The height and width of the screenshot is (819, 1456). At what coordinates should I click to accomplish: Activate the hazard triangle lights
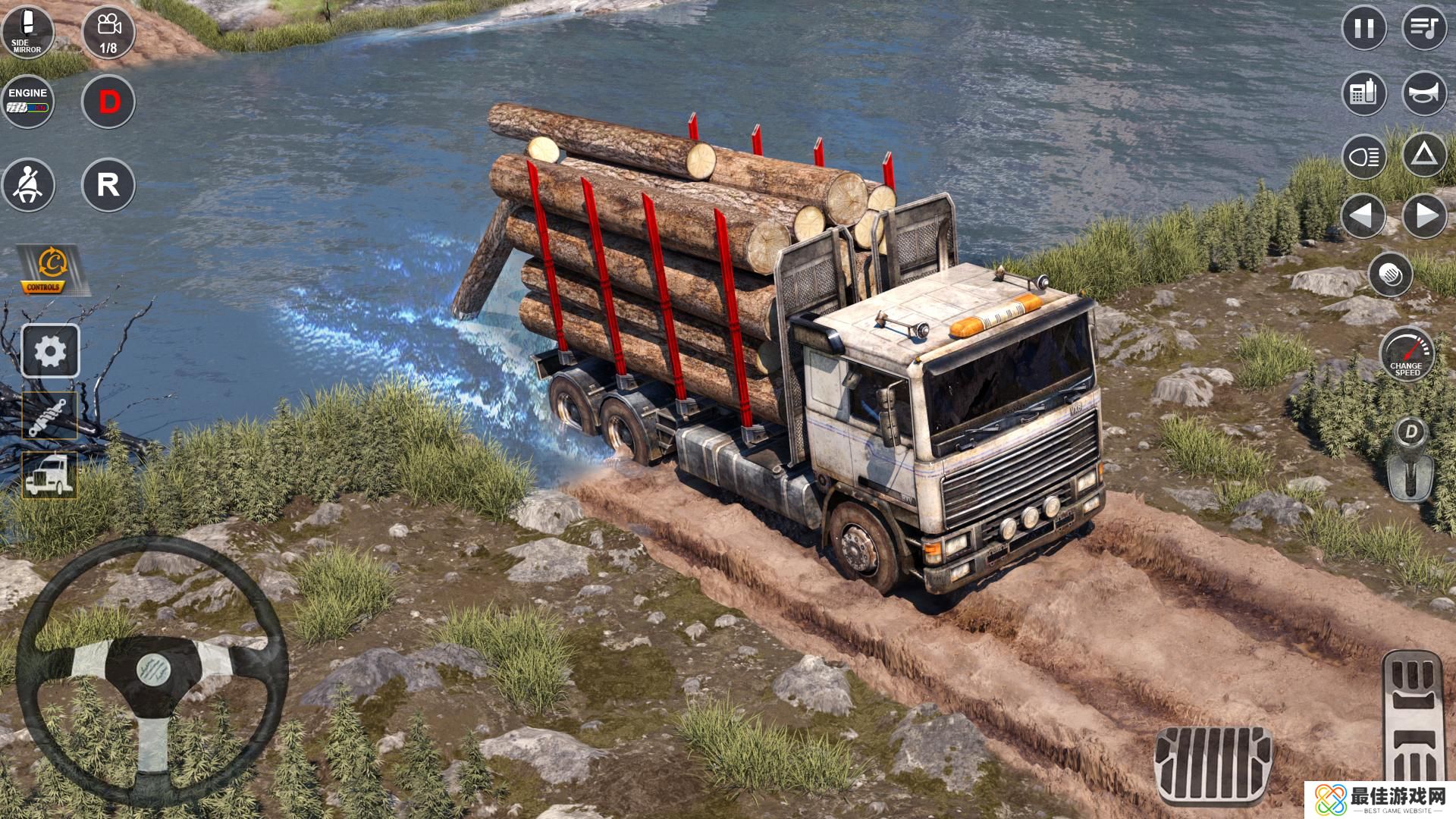pos(1425,156)
